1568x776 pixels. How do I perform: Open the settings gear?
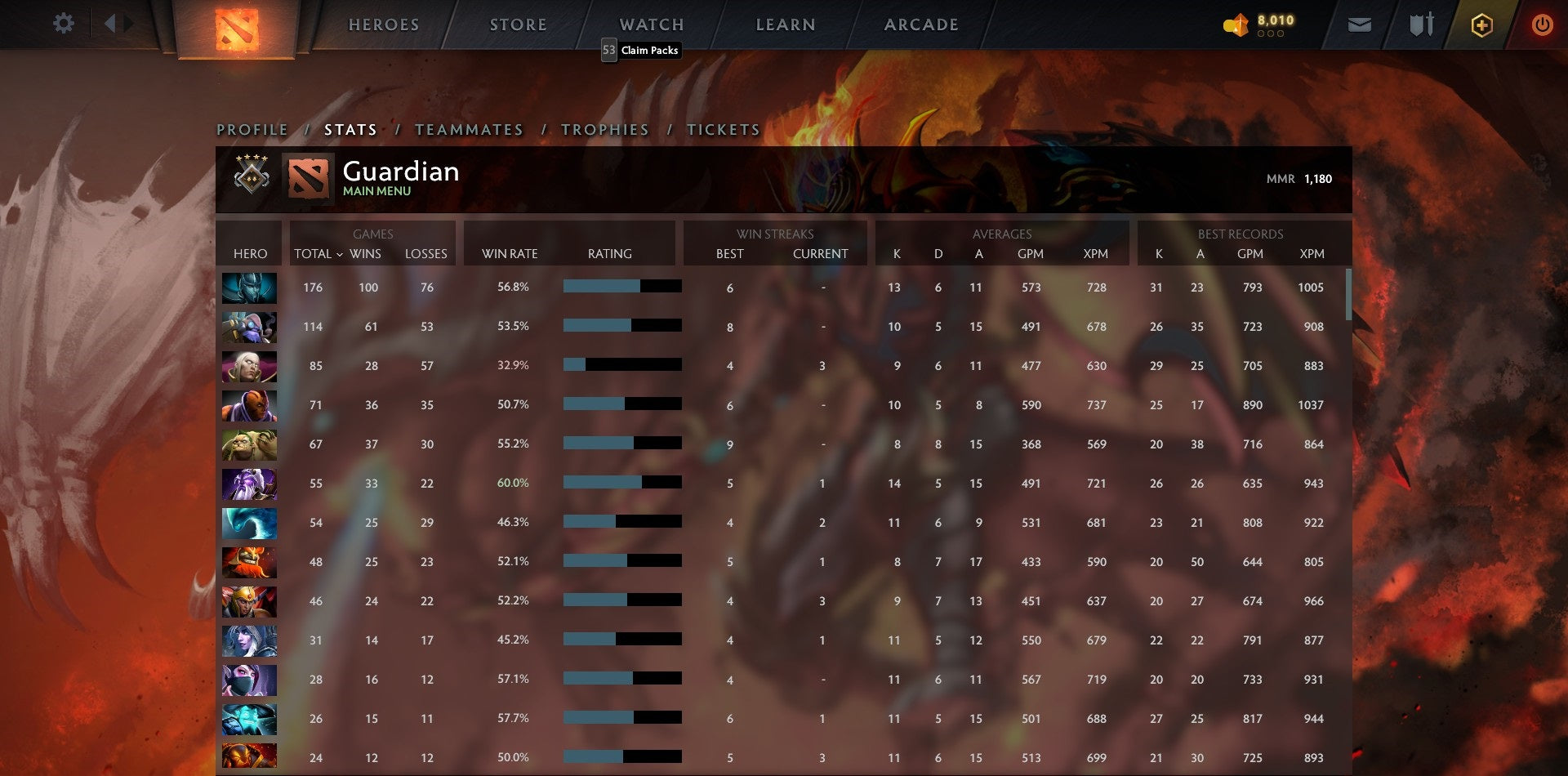[x=64, y=23]
